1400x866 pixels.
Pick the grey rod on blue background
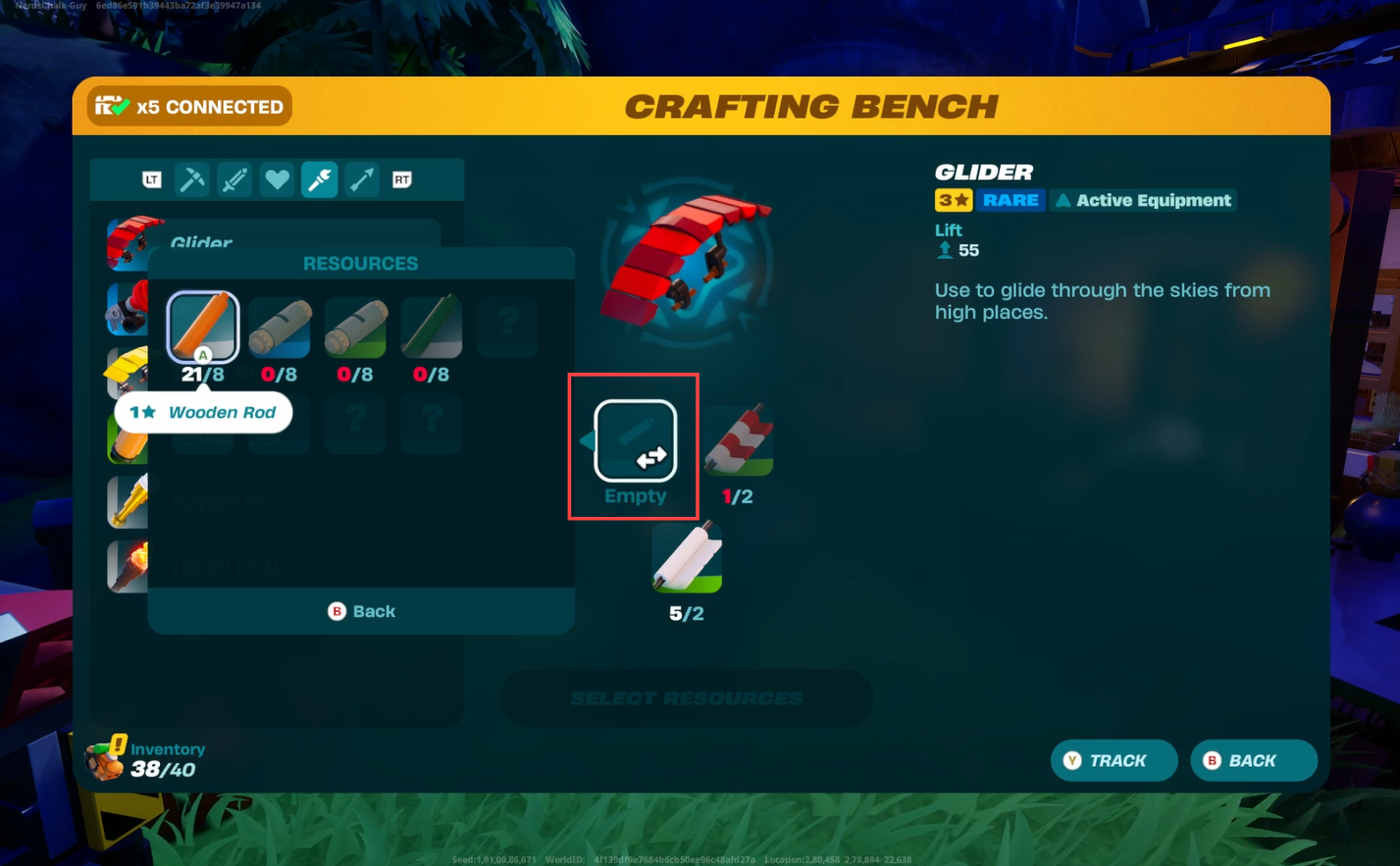coord(280,328)
